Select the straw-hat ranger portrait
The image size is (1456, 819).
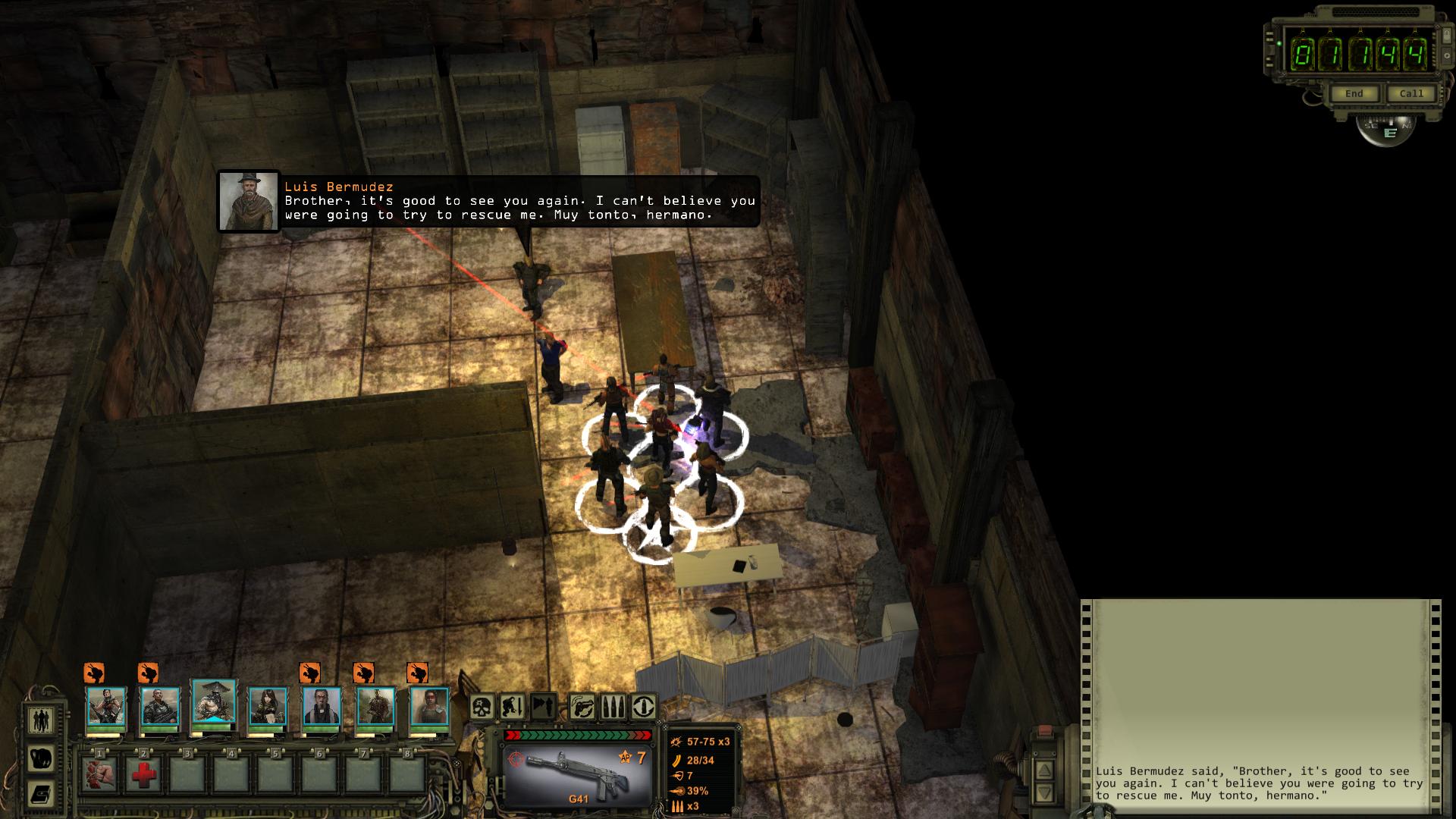point(214,704)
